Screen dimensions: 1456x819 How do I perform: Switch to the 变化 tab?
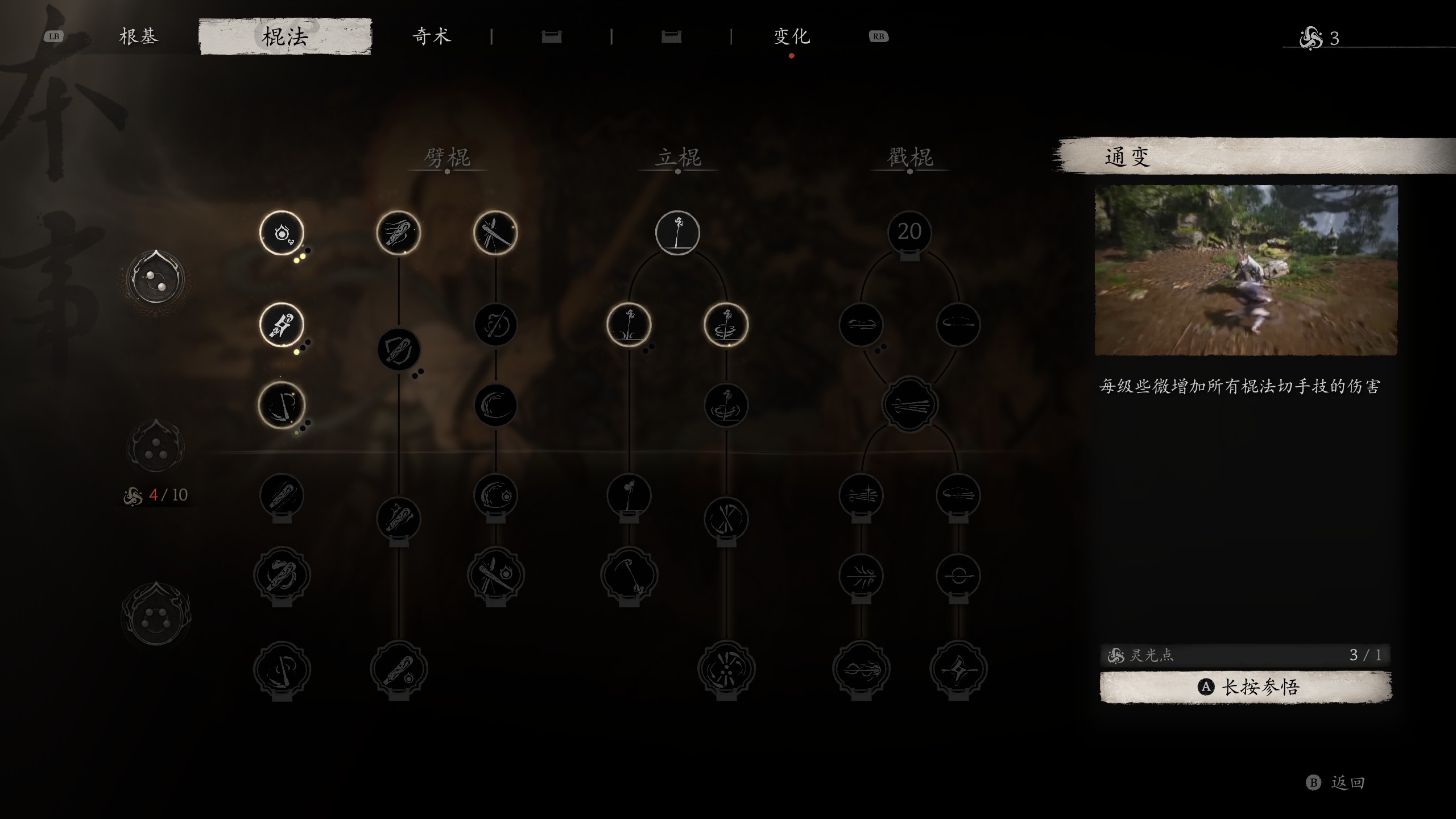pyautogui.click(x=792, y=37)
